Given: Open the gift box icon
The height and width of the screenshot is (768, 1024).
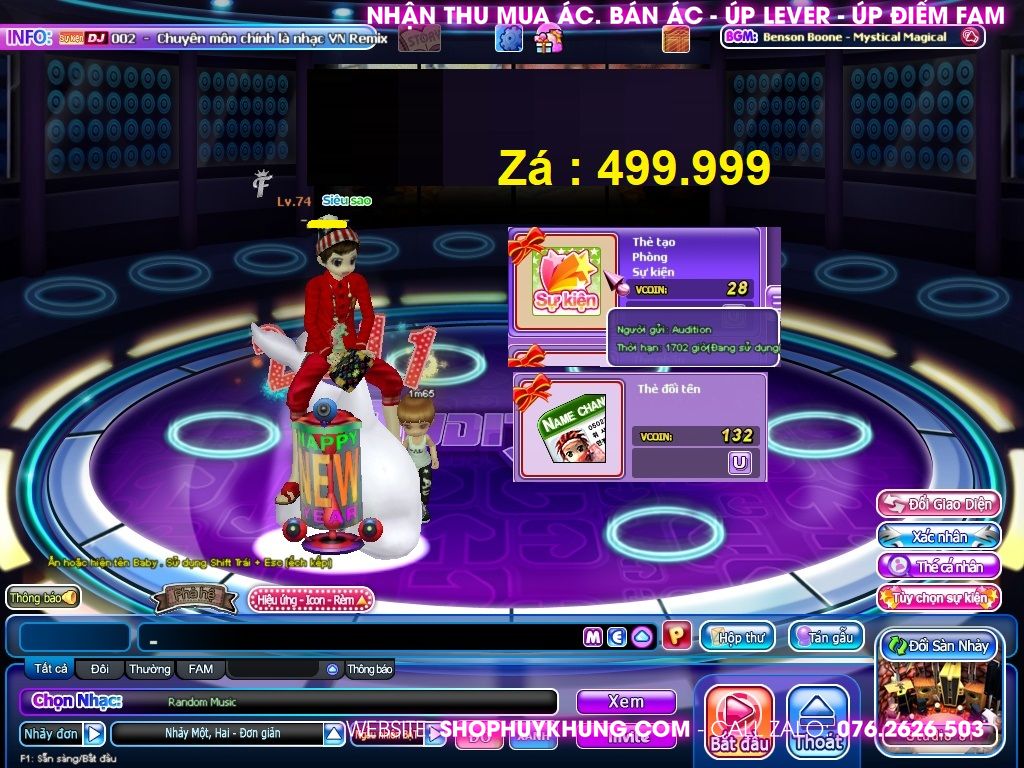Looking at the screenshot, I should click(548, 39).
